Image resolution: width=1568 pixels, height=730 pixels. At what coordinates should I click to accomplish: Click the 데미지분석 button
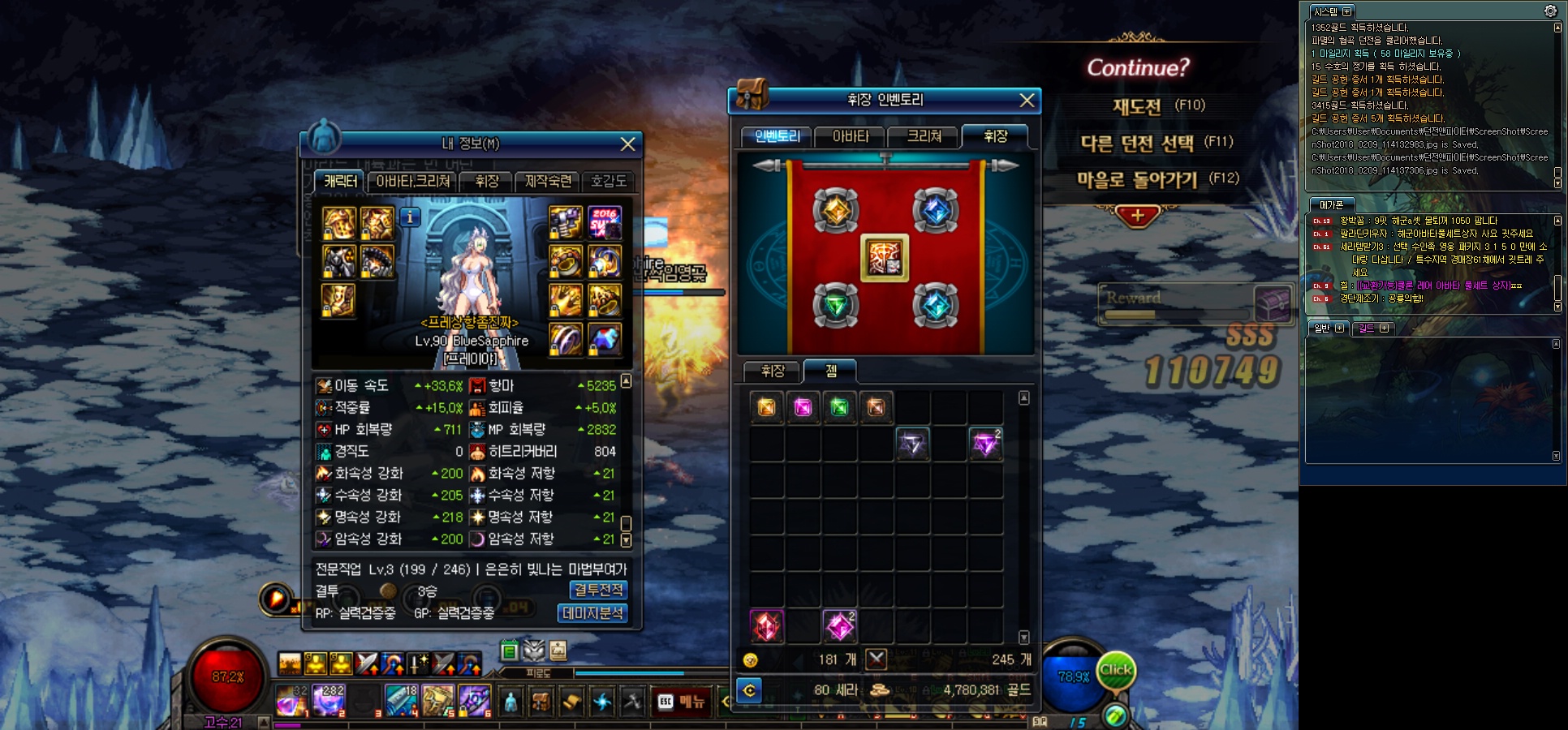(x=592, y=613)
